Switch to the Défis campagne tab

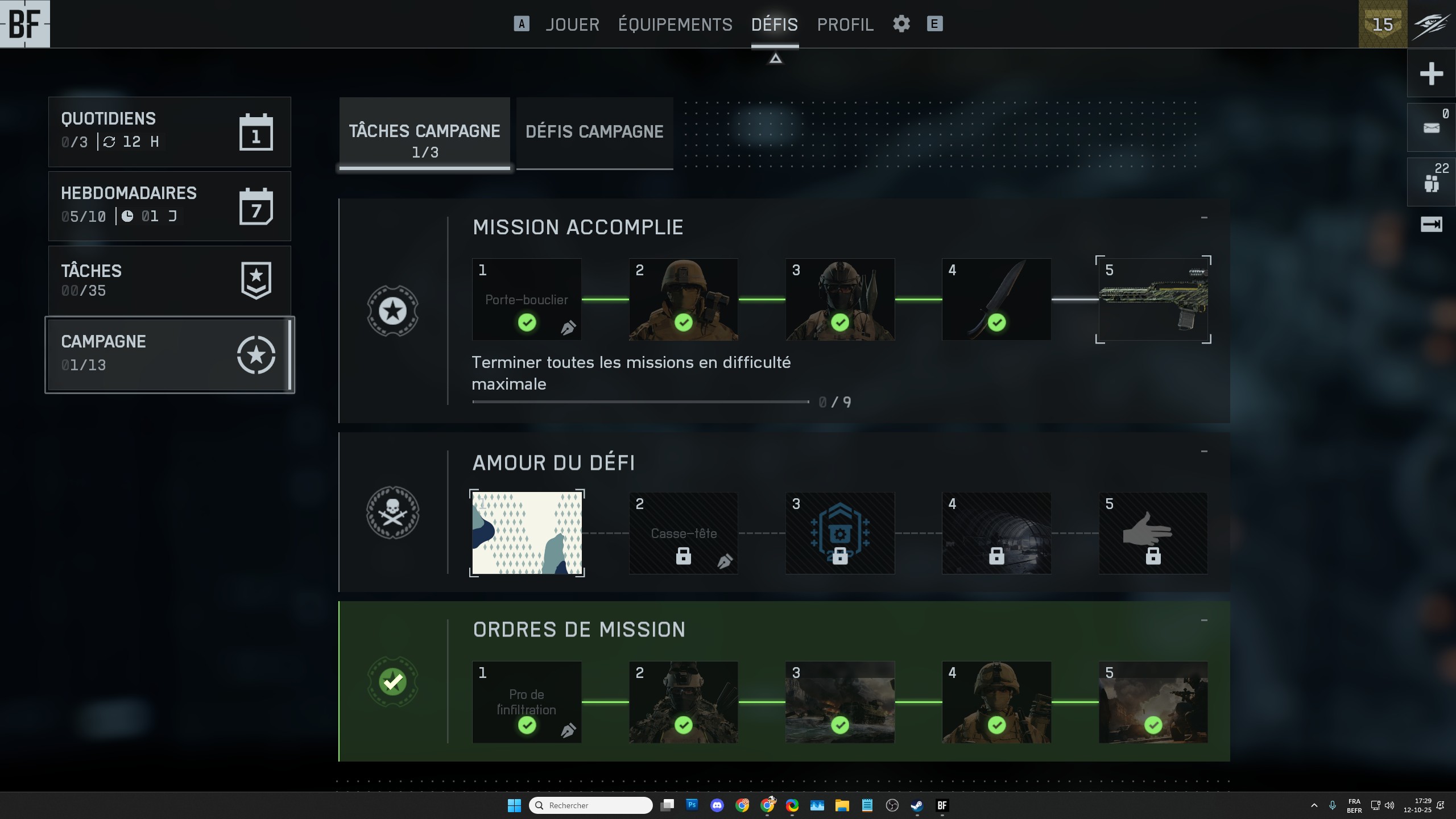594,132
